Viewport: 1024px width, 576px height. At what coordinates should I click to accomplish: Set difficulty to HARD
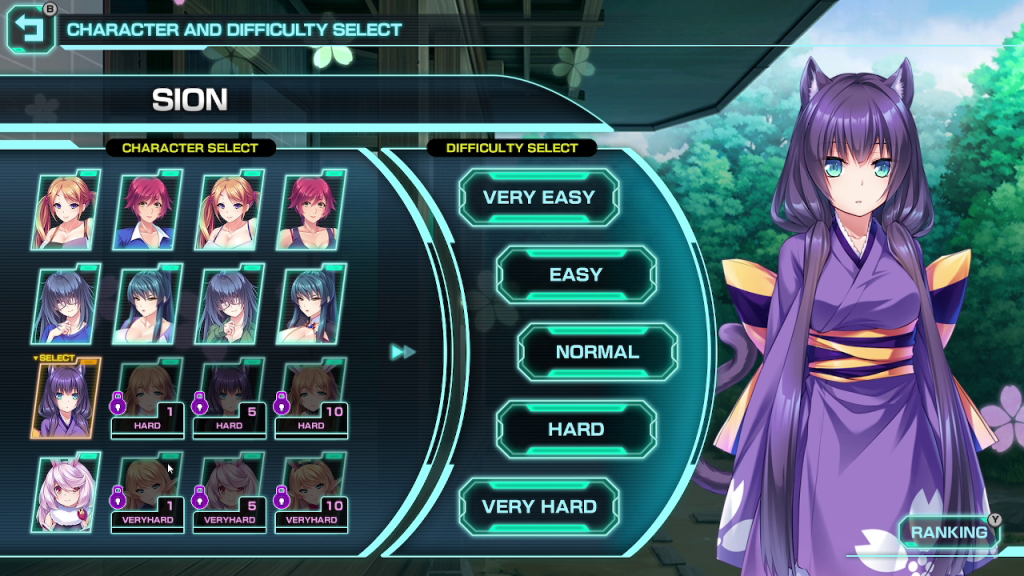point(576,429)
